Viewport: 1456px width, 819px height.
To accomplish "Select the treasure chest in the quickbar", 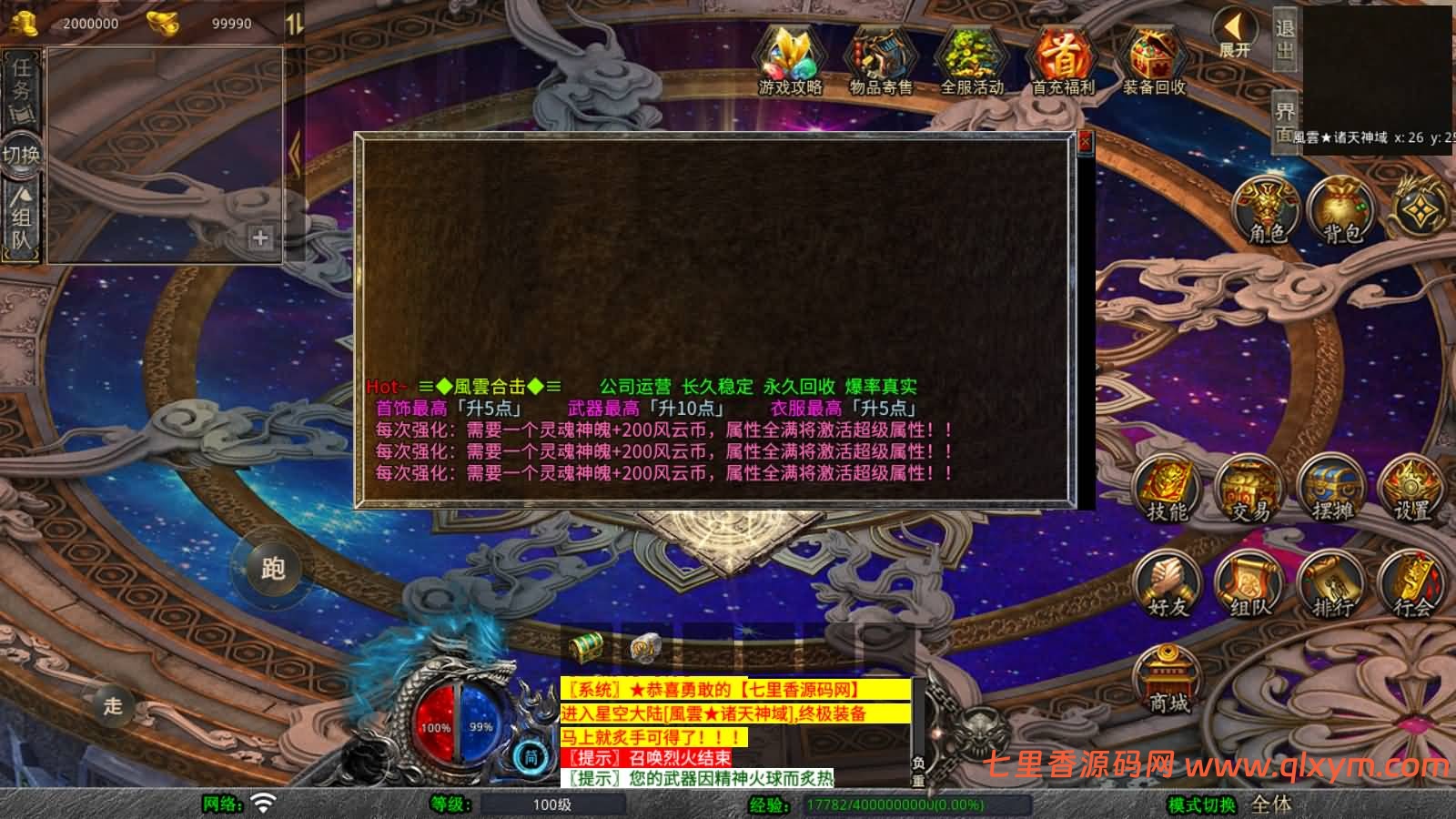I will point(583,647).
